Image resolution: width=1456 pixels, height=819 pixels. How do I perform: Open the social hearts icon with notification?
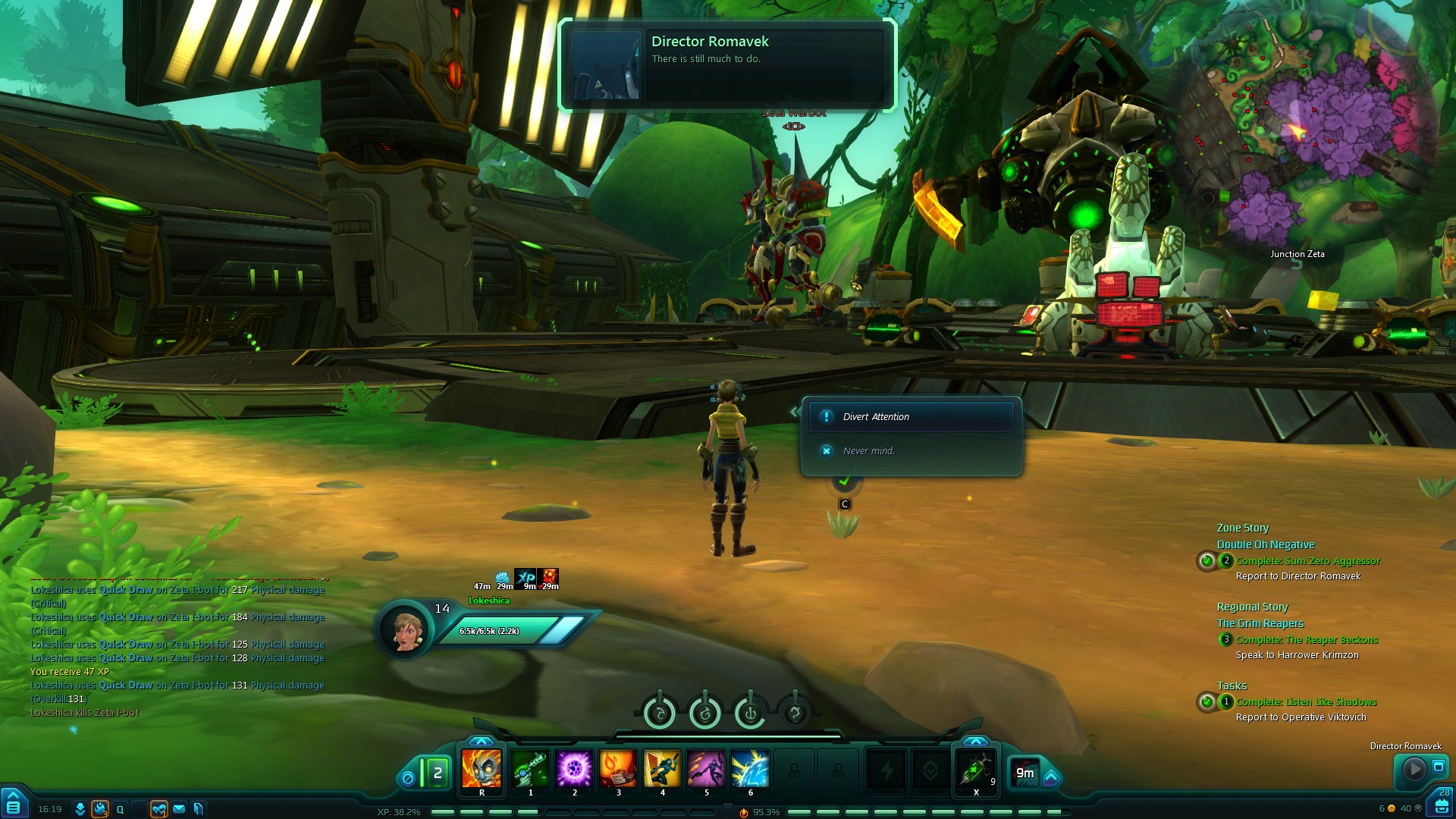click(158, 809)
